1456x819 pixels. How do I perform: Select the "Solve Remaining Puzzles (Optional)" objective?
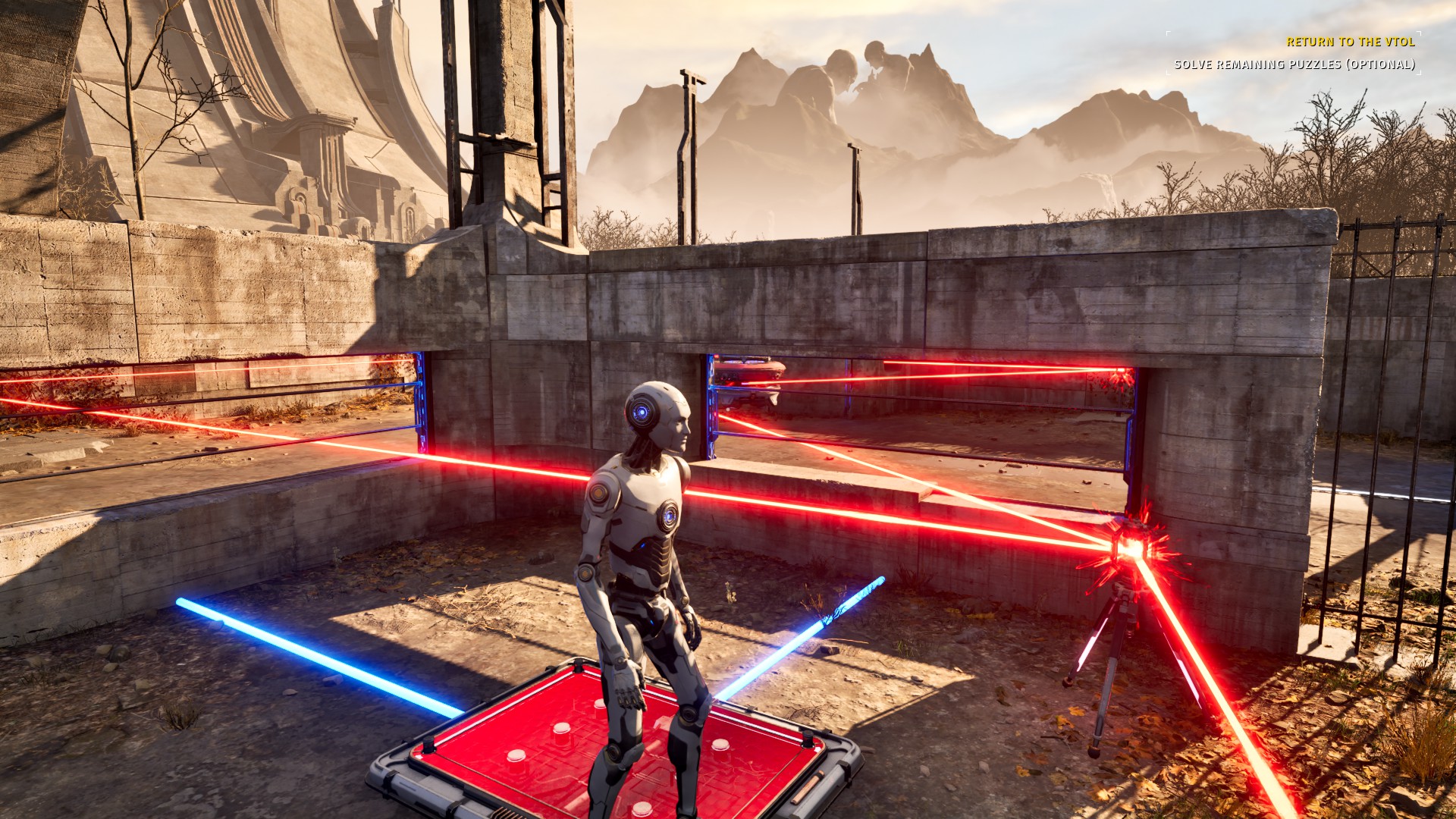pos(1294,64)
